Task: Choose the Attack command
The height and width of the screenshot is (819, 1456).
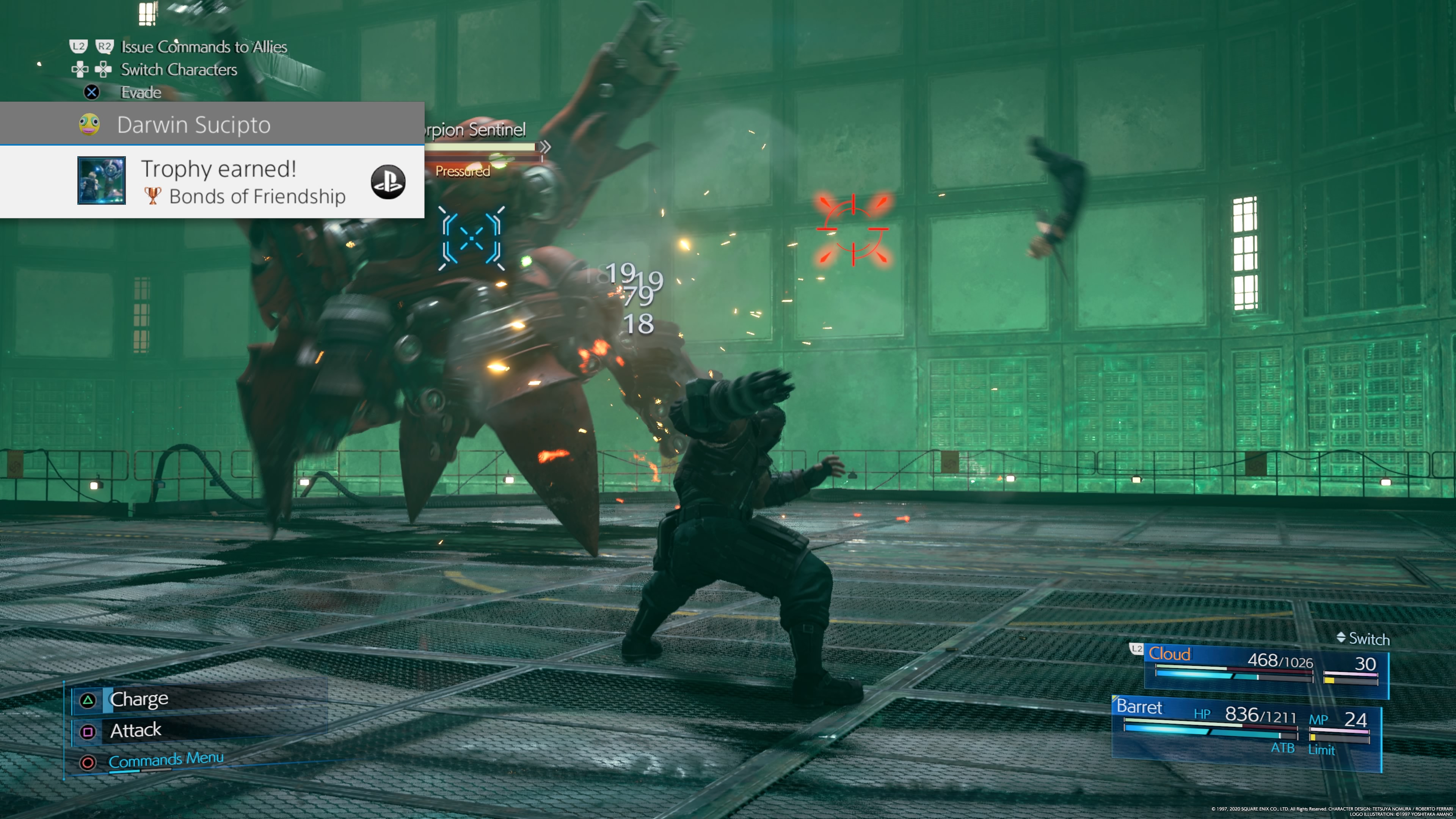Action: [x=136, y=731]
